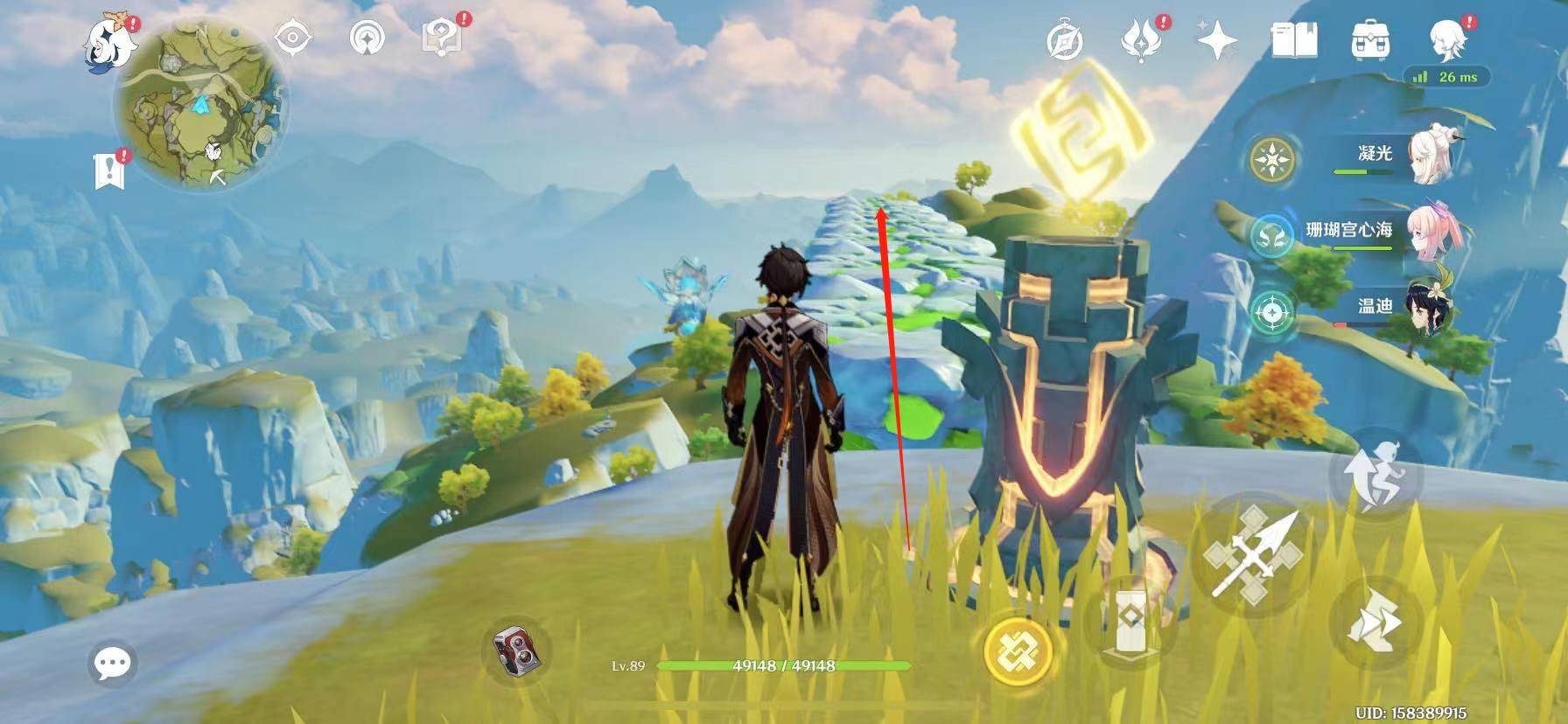Activate the golden elemental burst
The height and width of the screenshot is (724, 1568).
pos(1017,651)
